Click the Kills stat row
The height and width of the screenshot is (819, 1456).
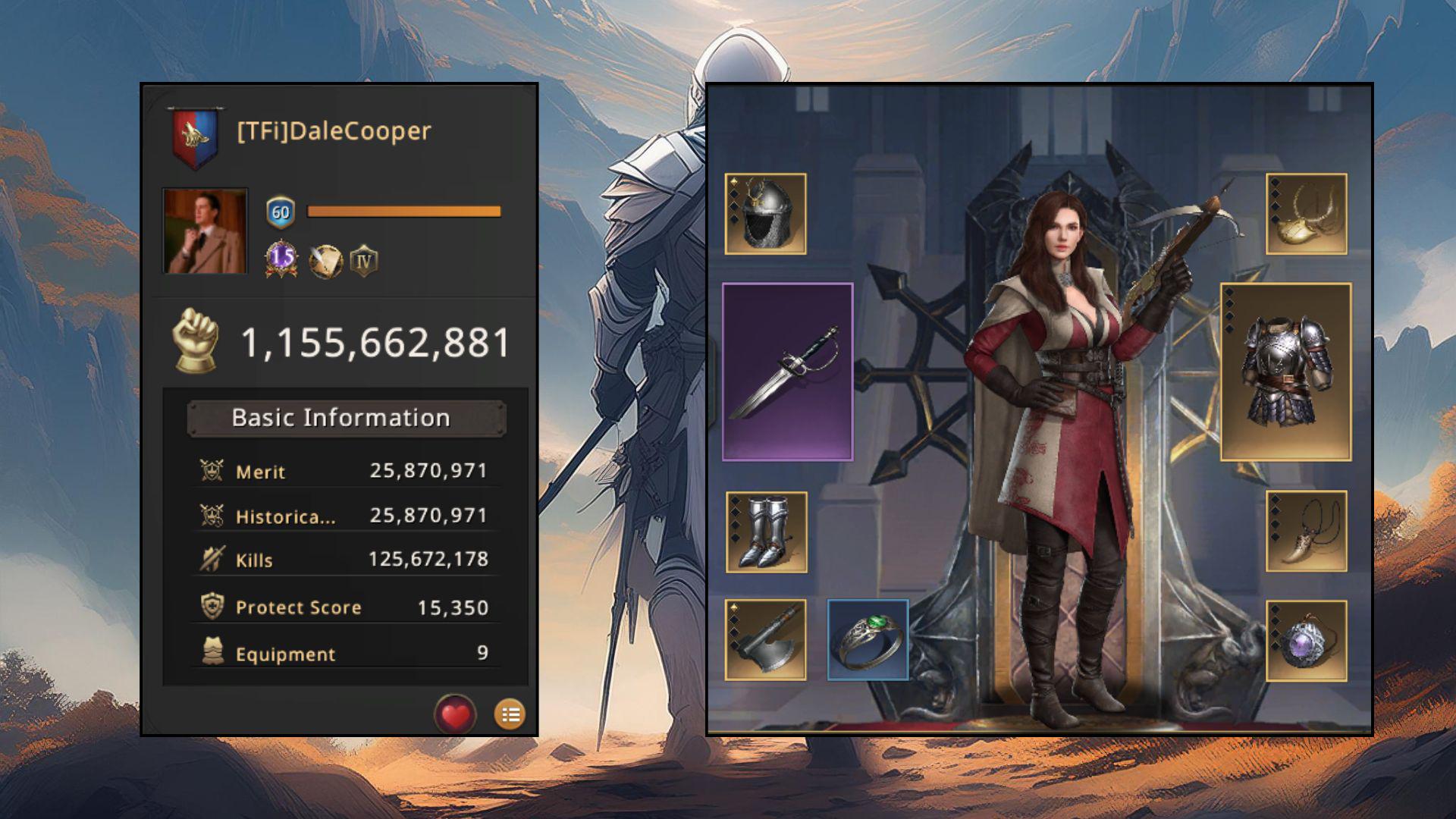tap(346, 560)
